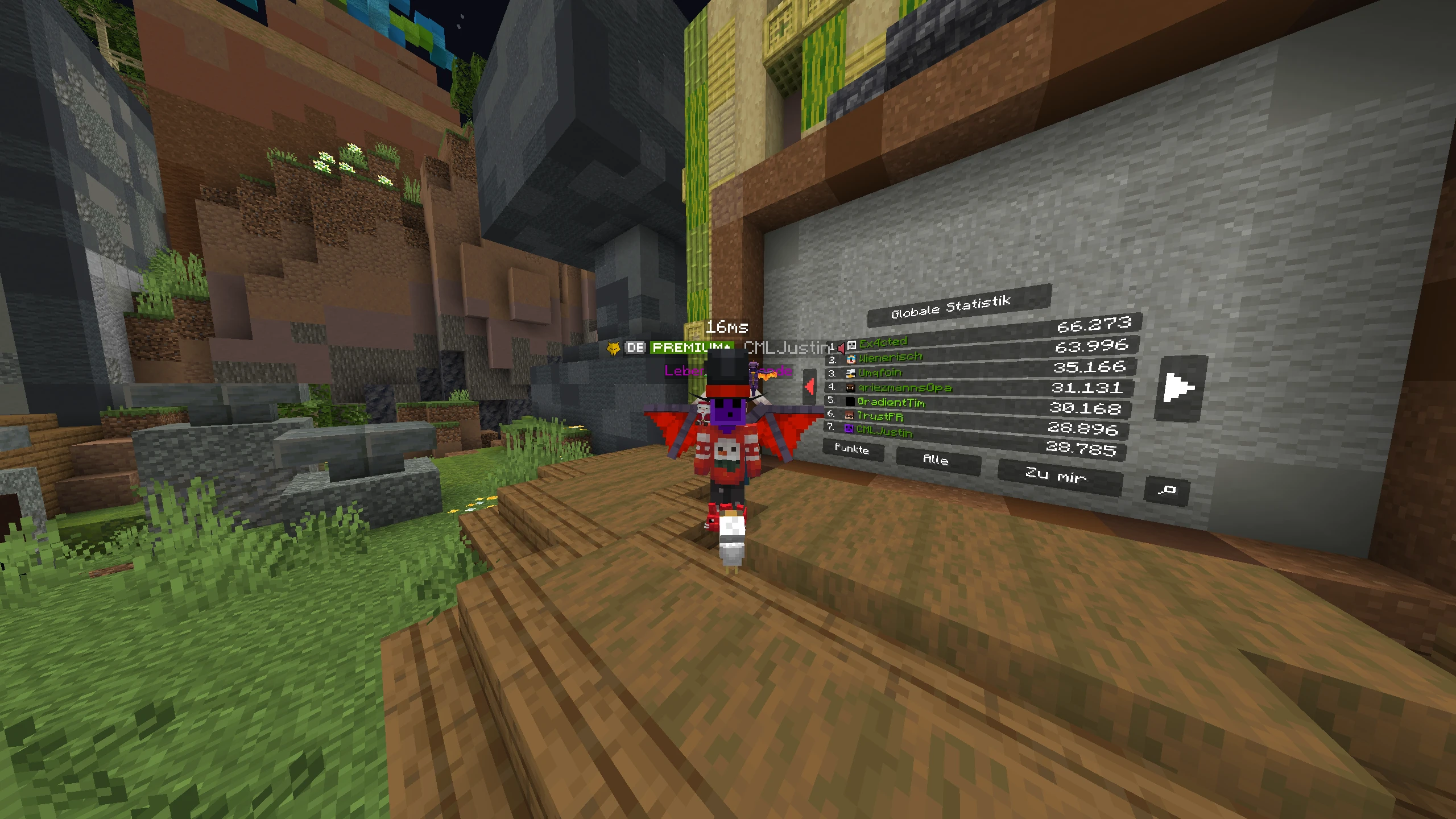
Task: Click the DE badge above the player
Action: click(x=636, y=348)
